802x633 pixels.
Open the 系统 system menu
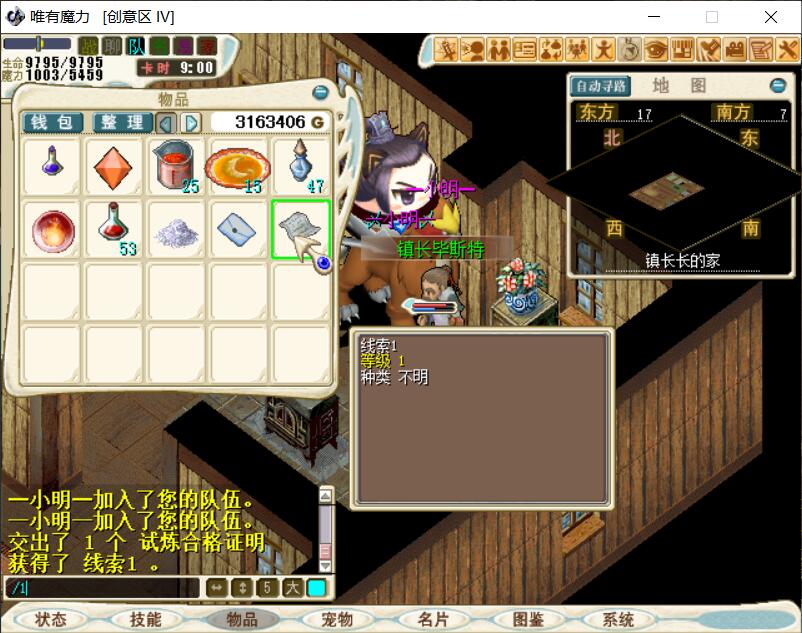click(619, 620)
